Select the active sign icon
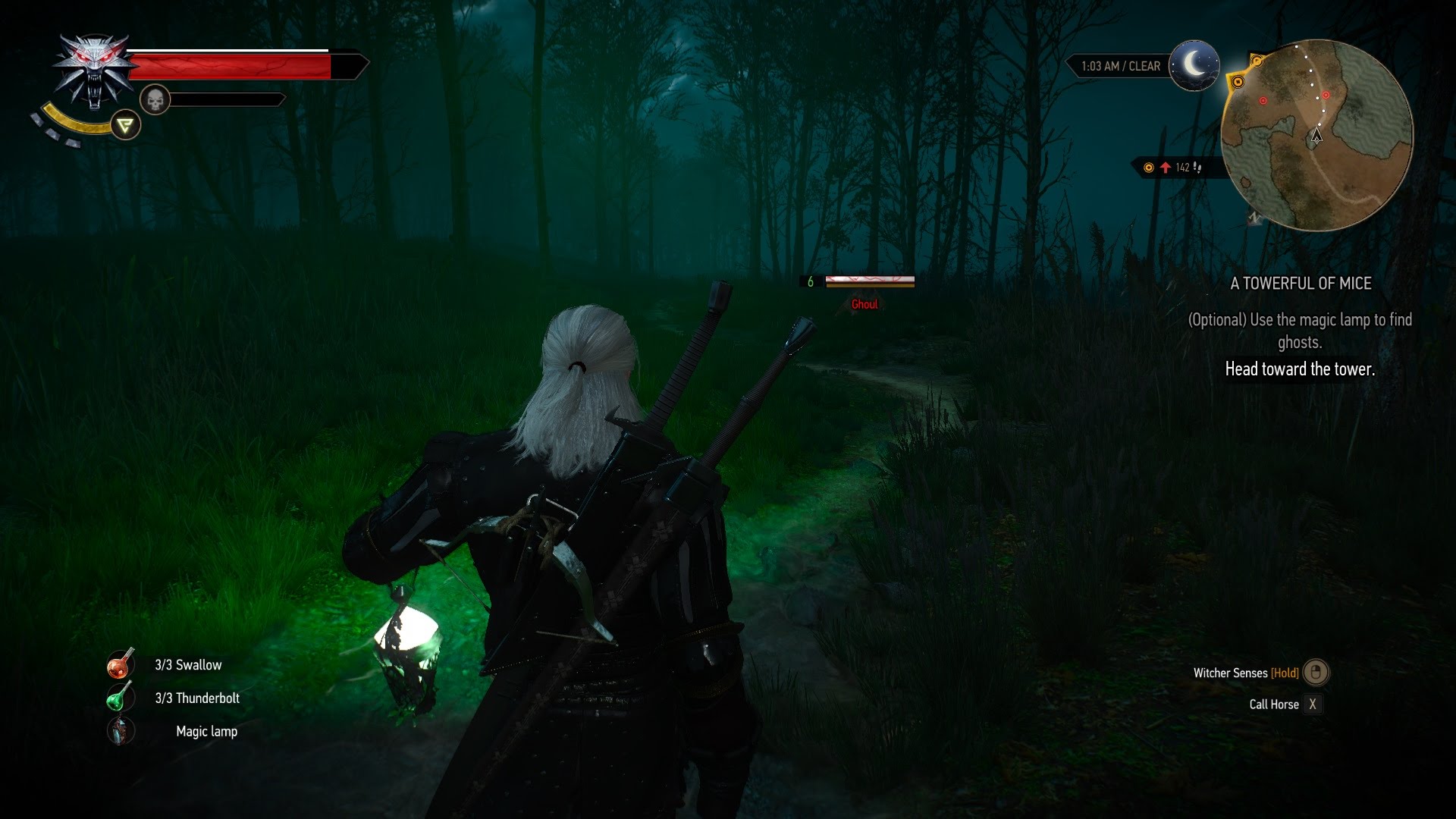Viewport: 1456px width, 819px height. click(x=126, y=125)
